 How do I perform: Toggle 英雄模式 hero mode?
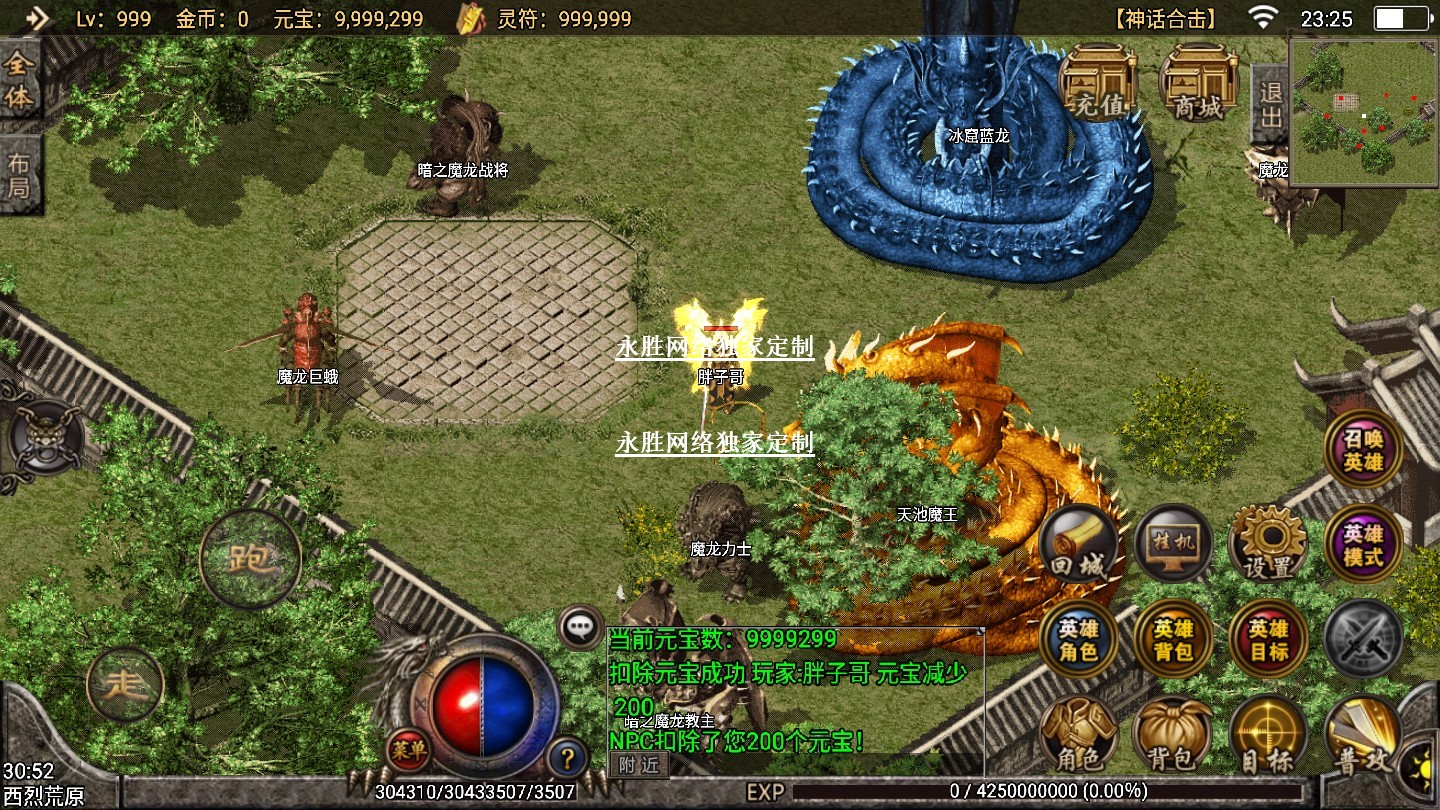click(x=1363, y=546)
